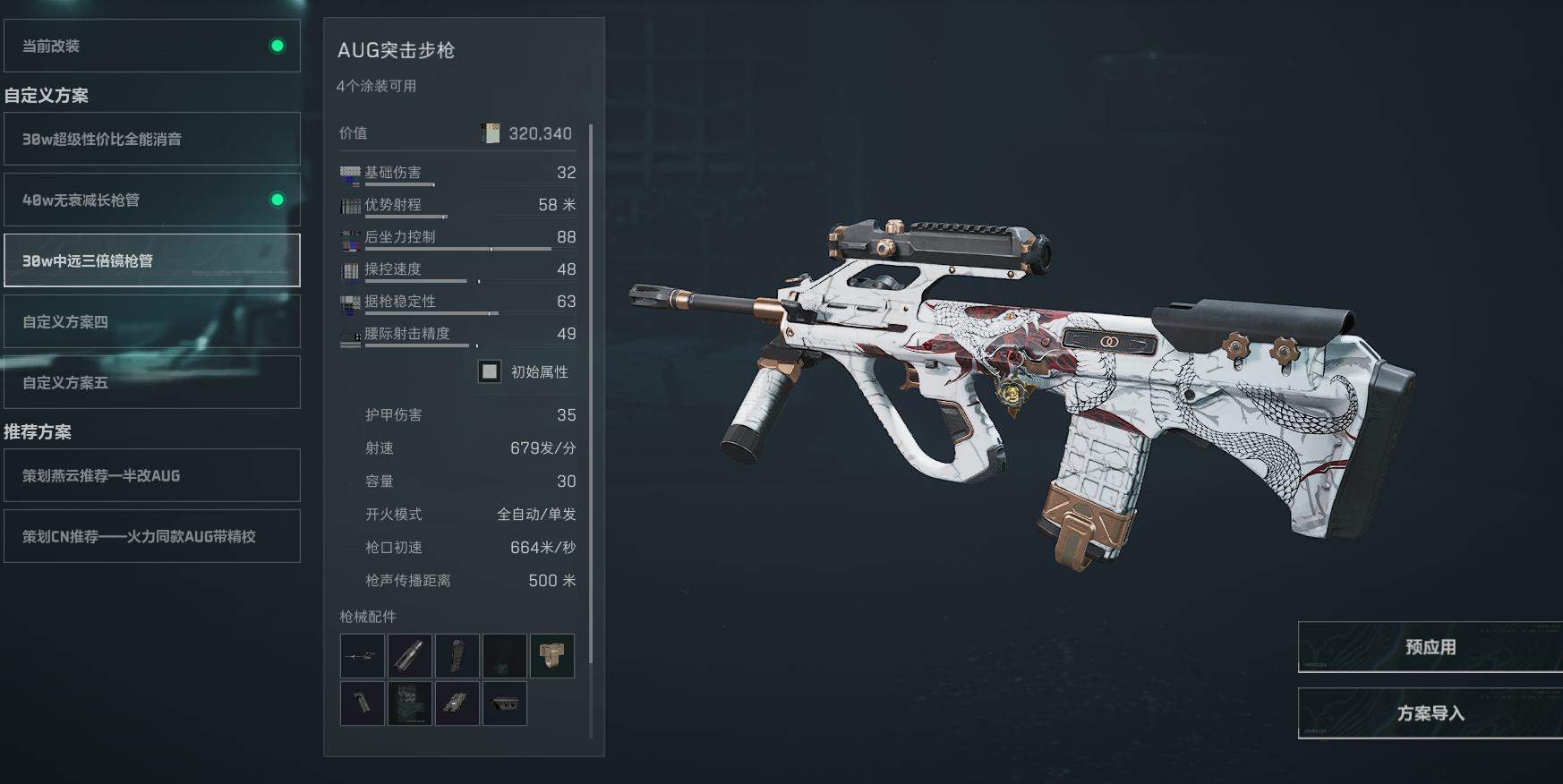Screen dimensions: 1563x784
Task: Select the scope rail mount attachment slot
Action: (505, 703)
